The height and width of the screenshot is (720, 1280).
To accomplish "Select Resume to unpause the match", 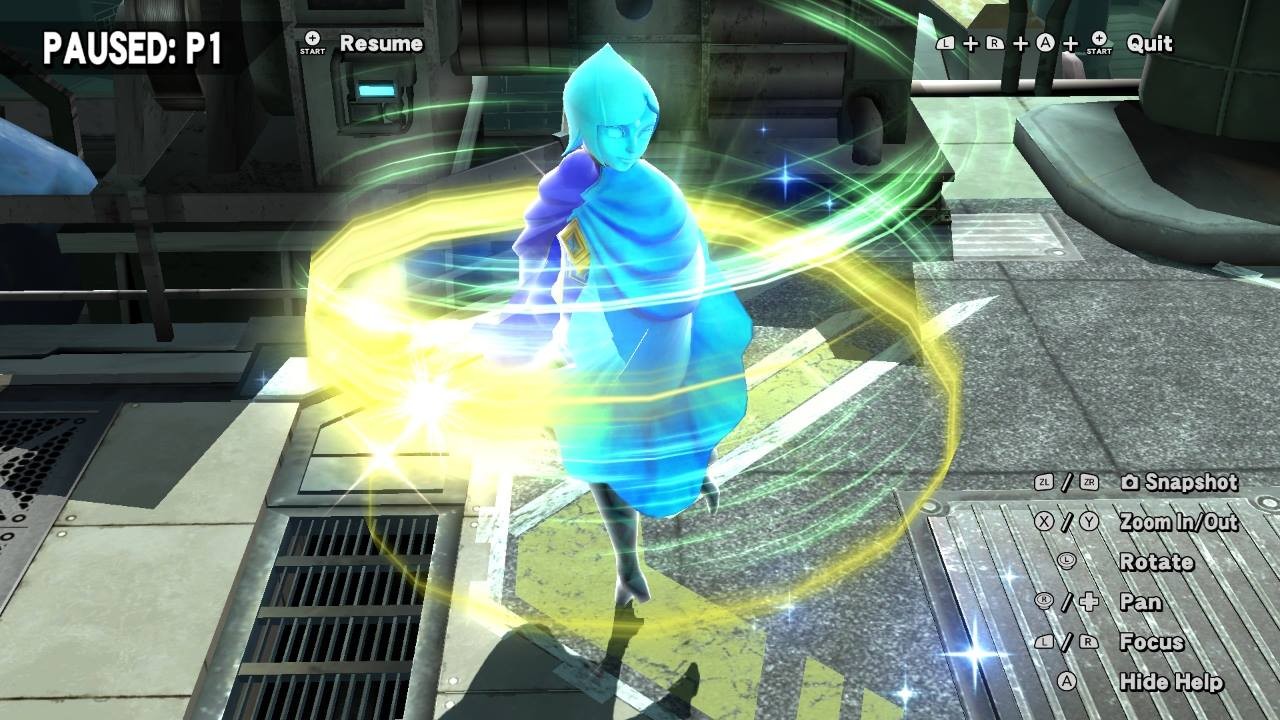I will (383, 44).
